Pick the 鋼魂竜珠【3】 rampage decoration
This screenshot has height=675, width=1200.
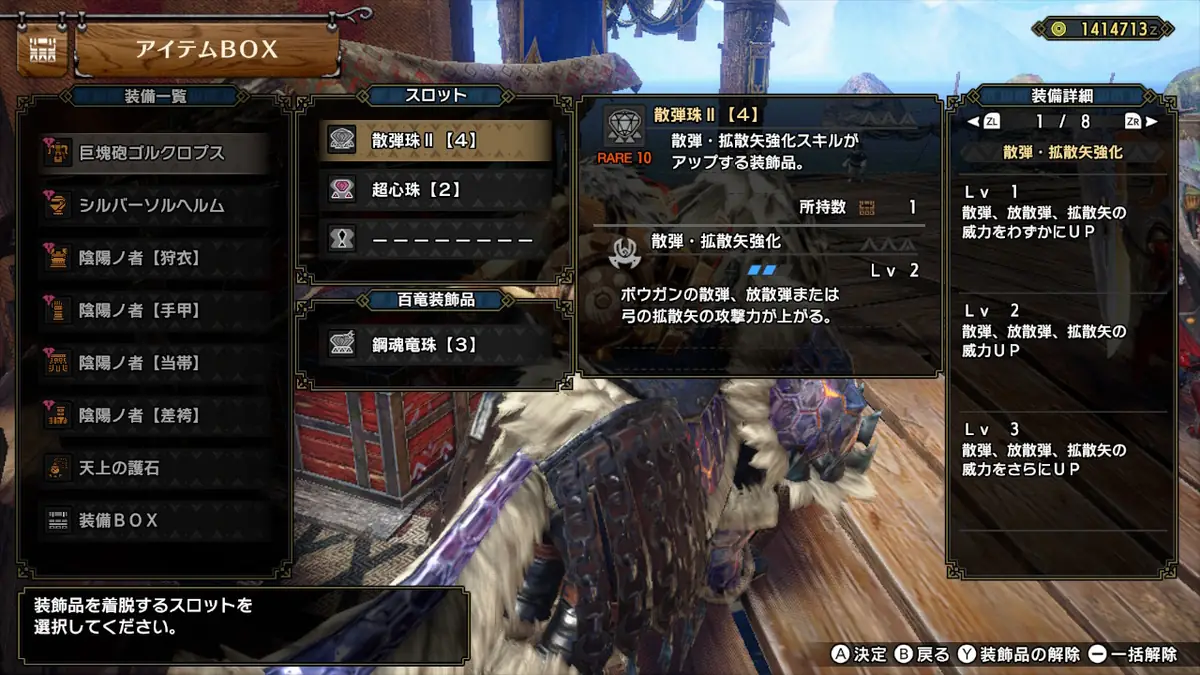pyautogui.click(x=435, y=345)
